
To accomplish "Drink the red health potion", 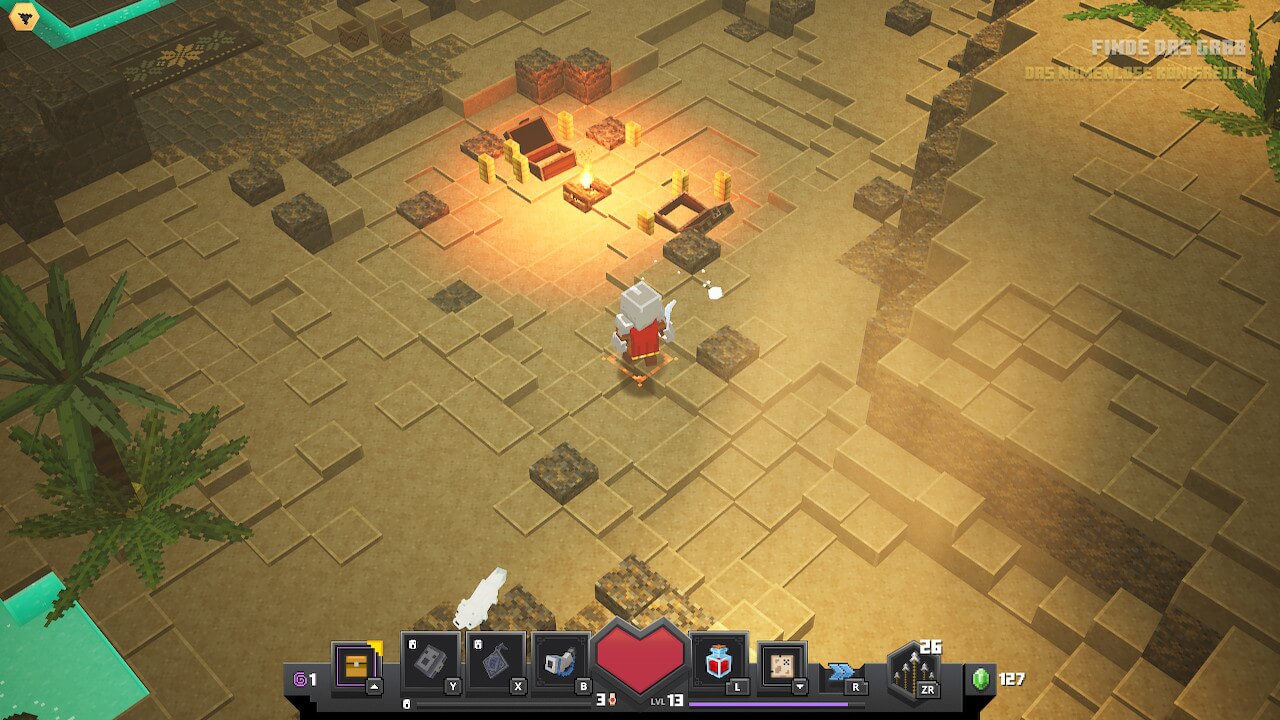I will [x=719, y=661].
